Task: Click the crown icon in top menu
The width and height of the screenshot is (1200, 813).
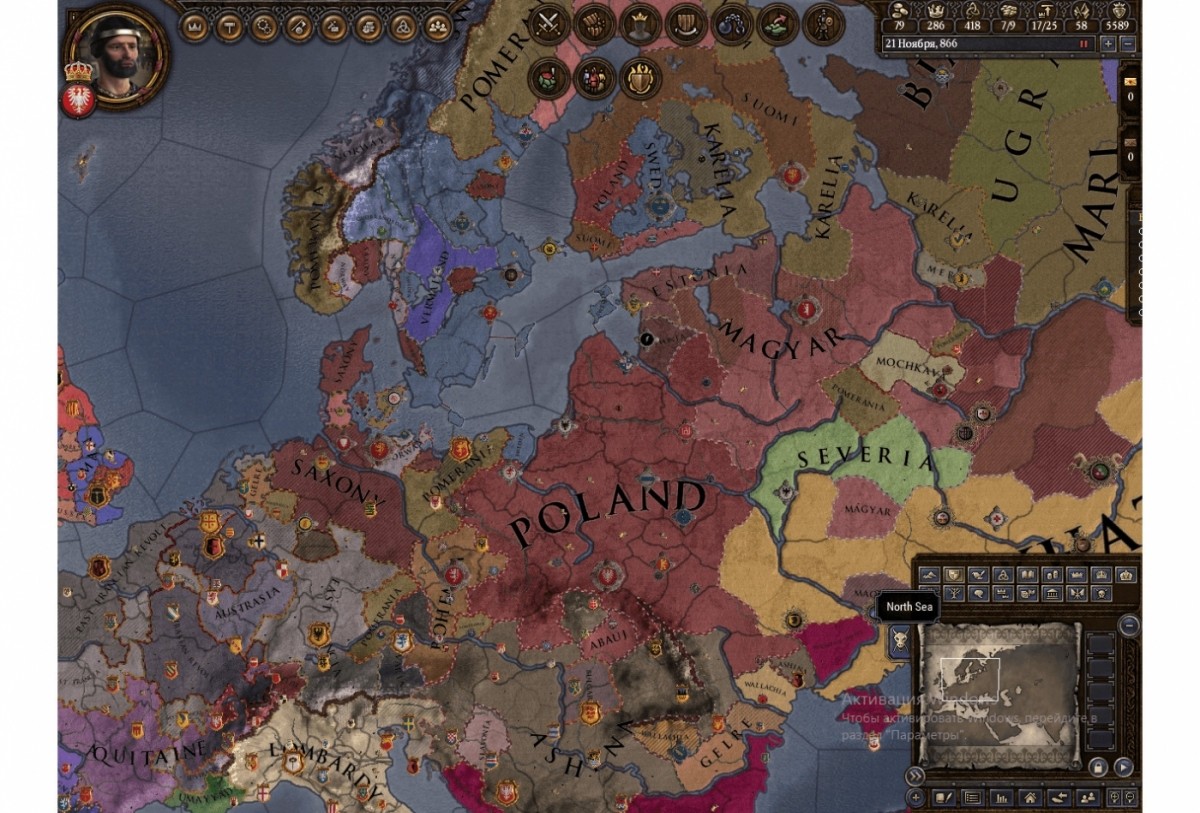Action: 194,26
